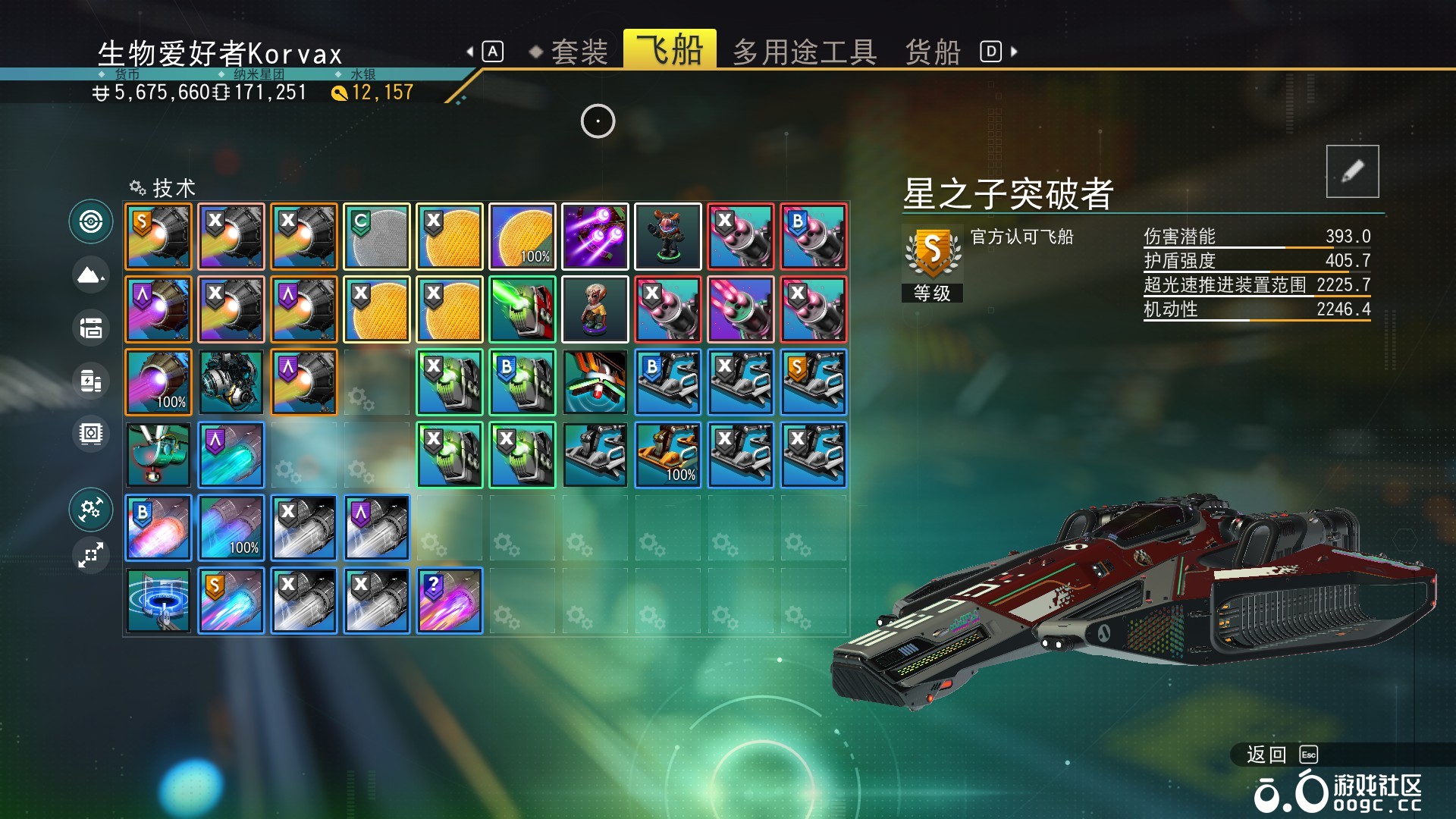Switch to the 套装 exosuit tab
The width and height of the screenshot is (1456, 819).
coord(579,52)
